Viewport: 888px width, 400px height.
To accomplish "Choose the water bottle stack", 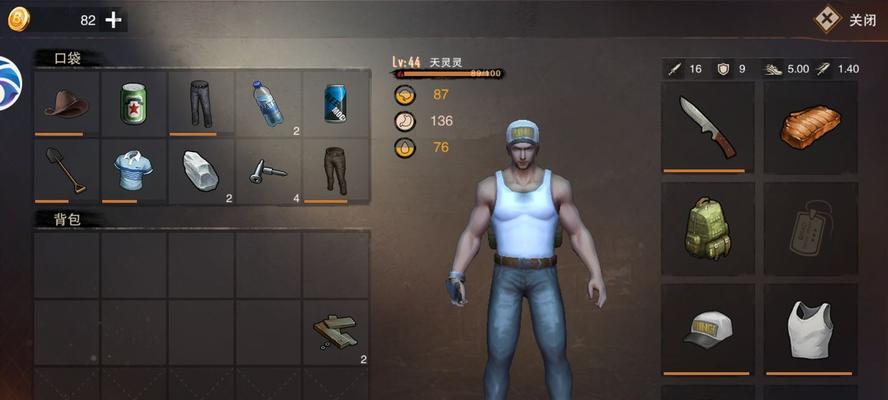I will point(268,103).
